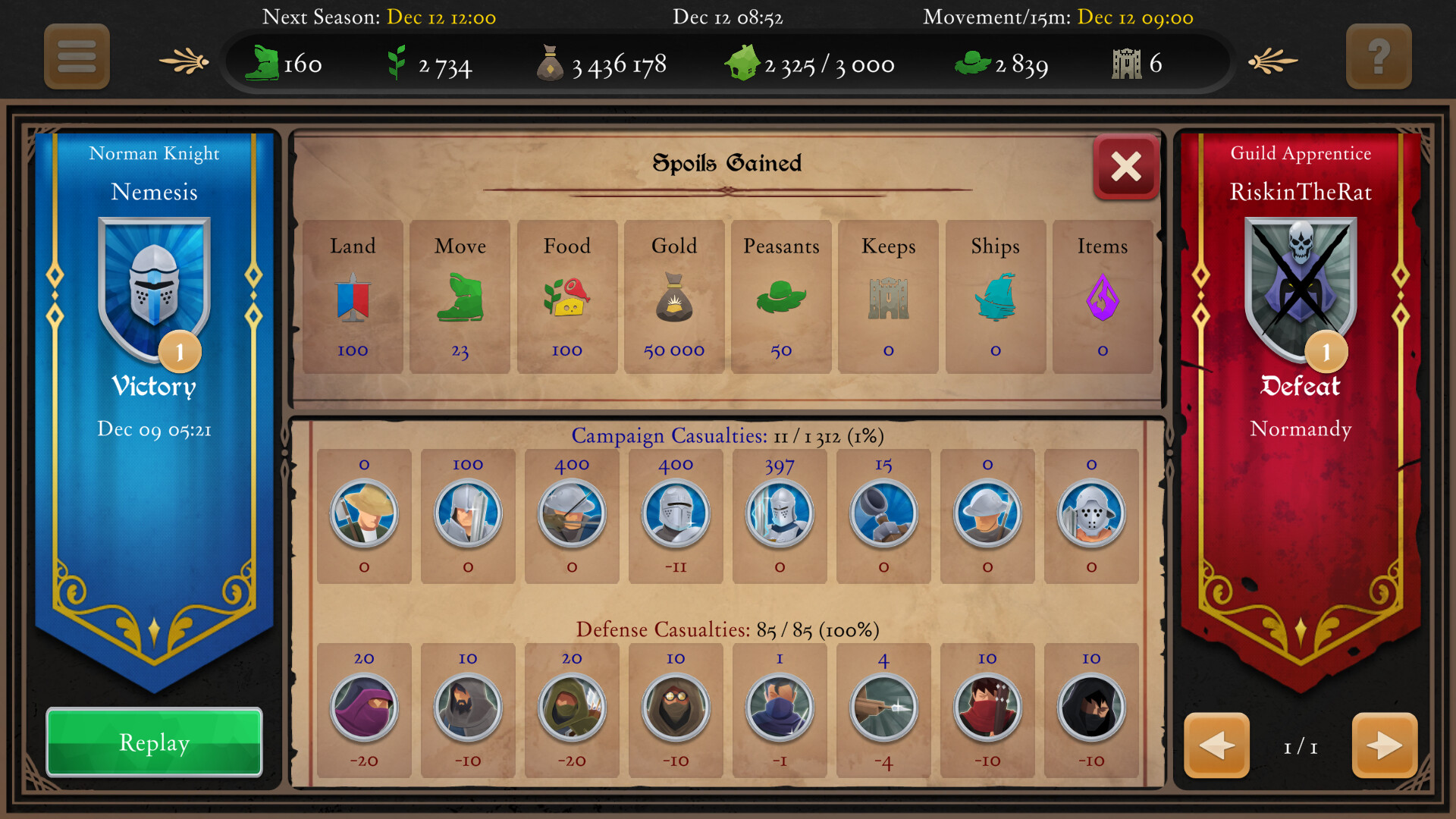Advance to next report with the right arrow
The width and height of the screenshot is (1456, 819).
coord(1385,746)
